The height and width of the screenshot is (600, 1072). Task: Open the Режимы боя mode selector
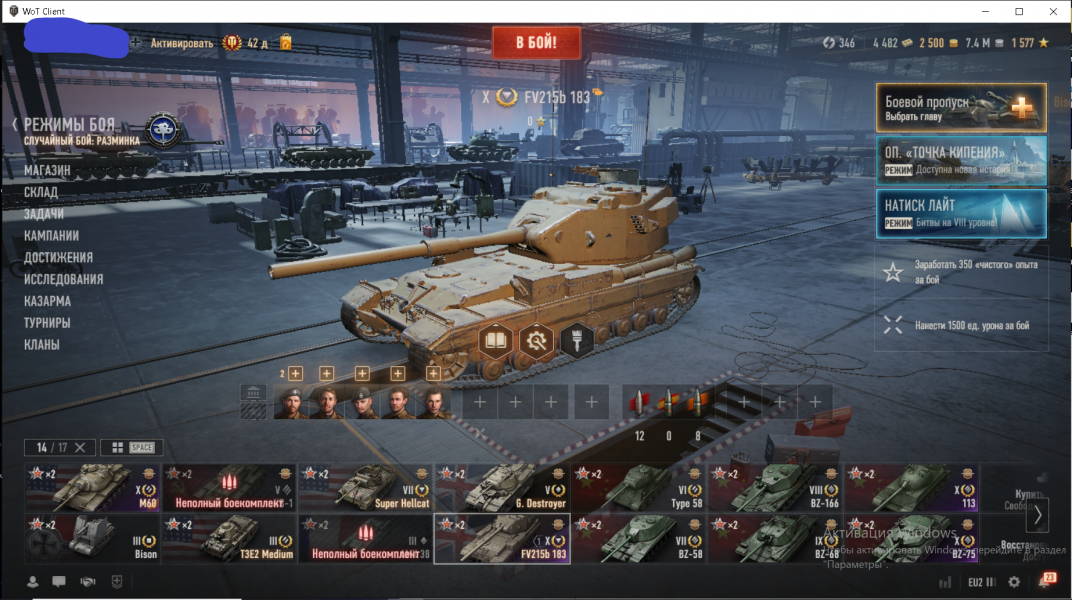[x=68, y=126]
